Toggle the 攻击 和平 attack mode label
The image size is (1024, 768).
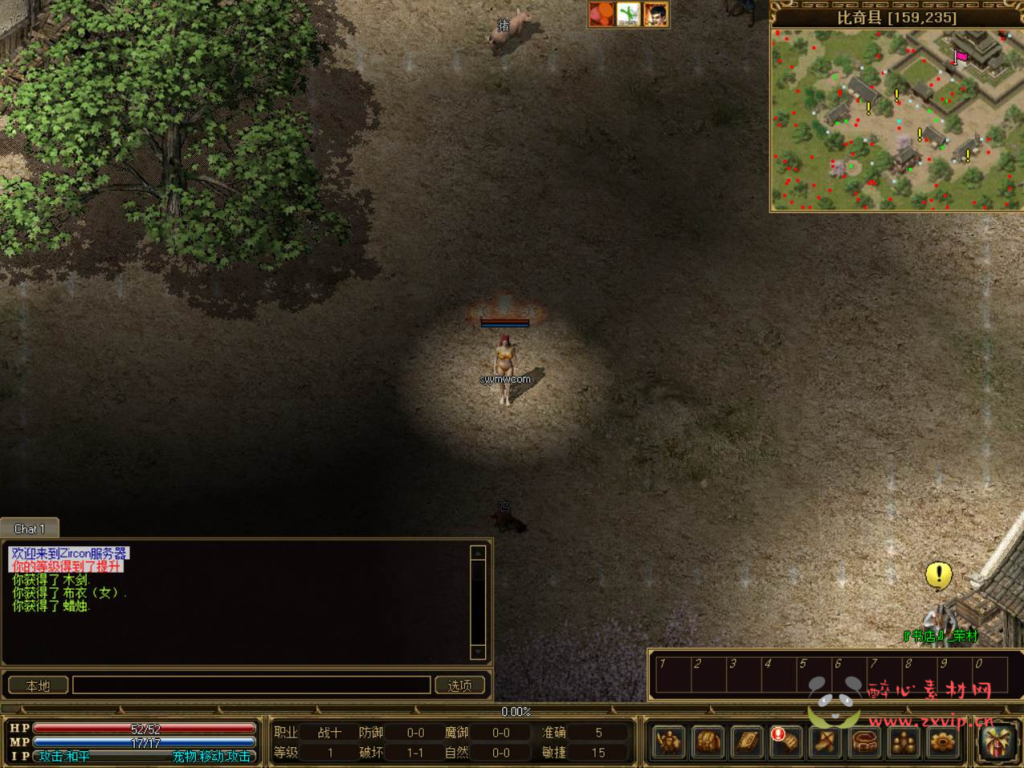[63, 756]
